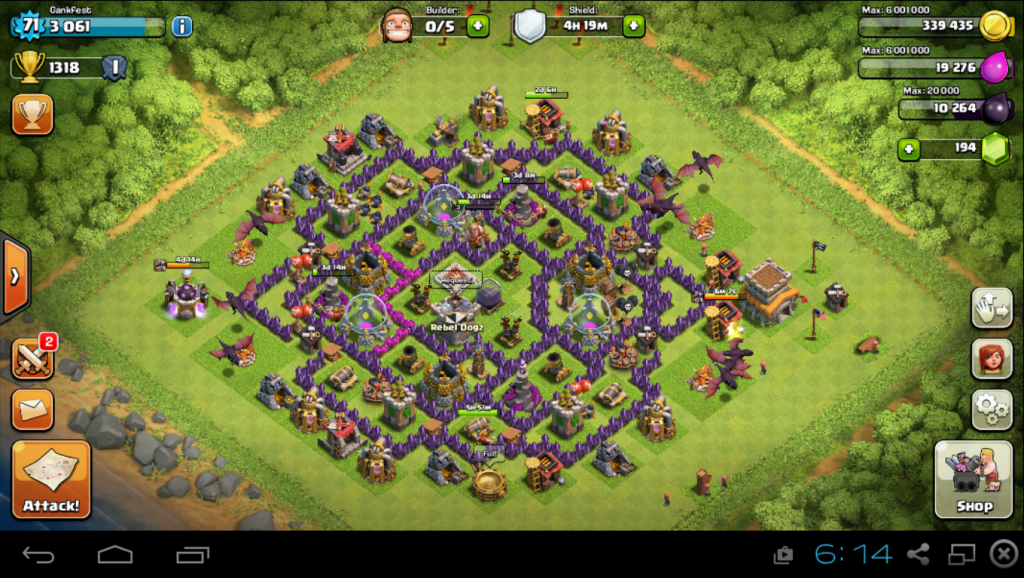
Task: Open the envelope inbox button
Action: [x=32, y=409]
